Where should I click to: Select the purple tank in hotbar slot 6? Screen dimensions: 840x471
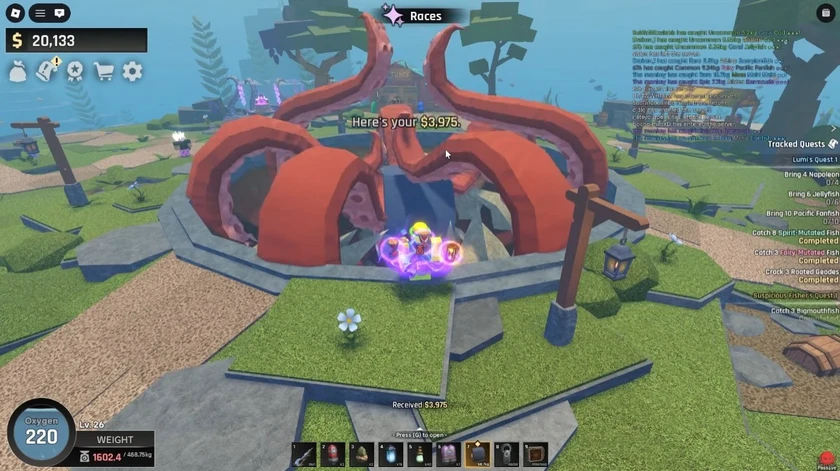tap(449, 455)
